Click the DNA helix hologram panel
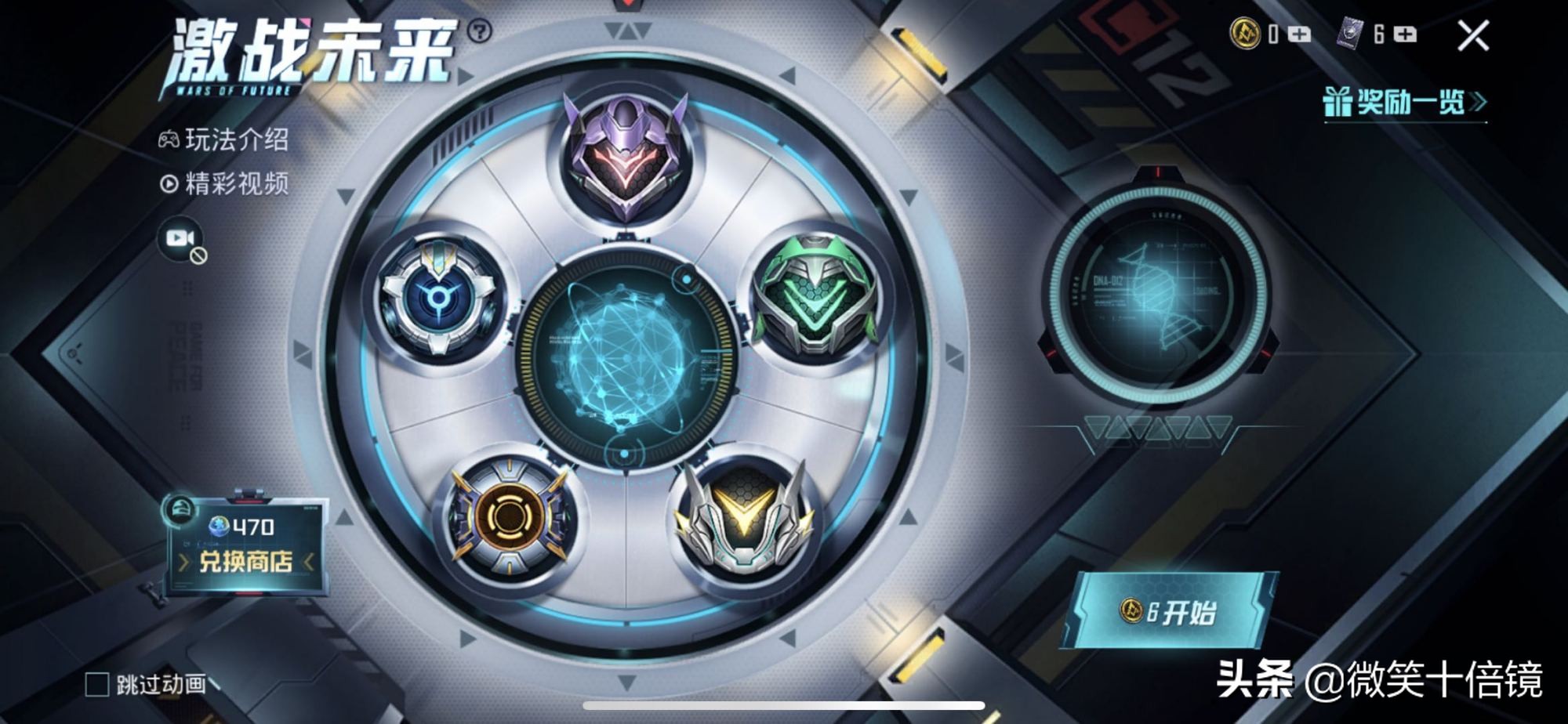Image resolution: width=1568 pixels, height=724 pixels. (x=1157, y=295)
